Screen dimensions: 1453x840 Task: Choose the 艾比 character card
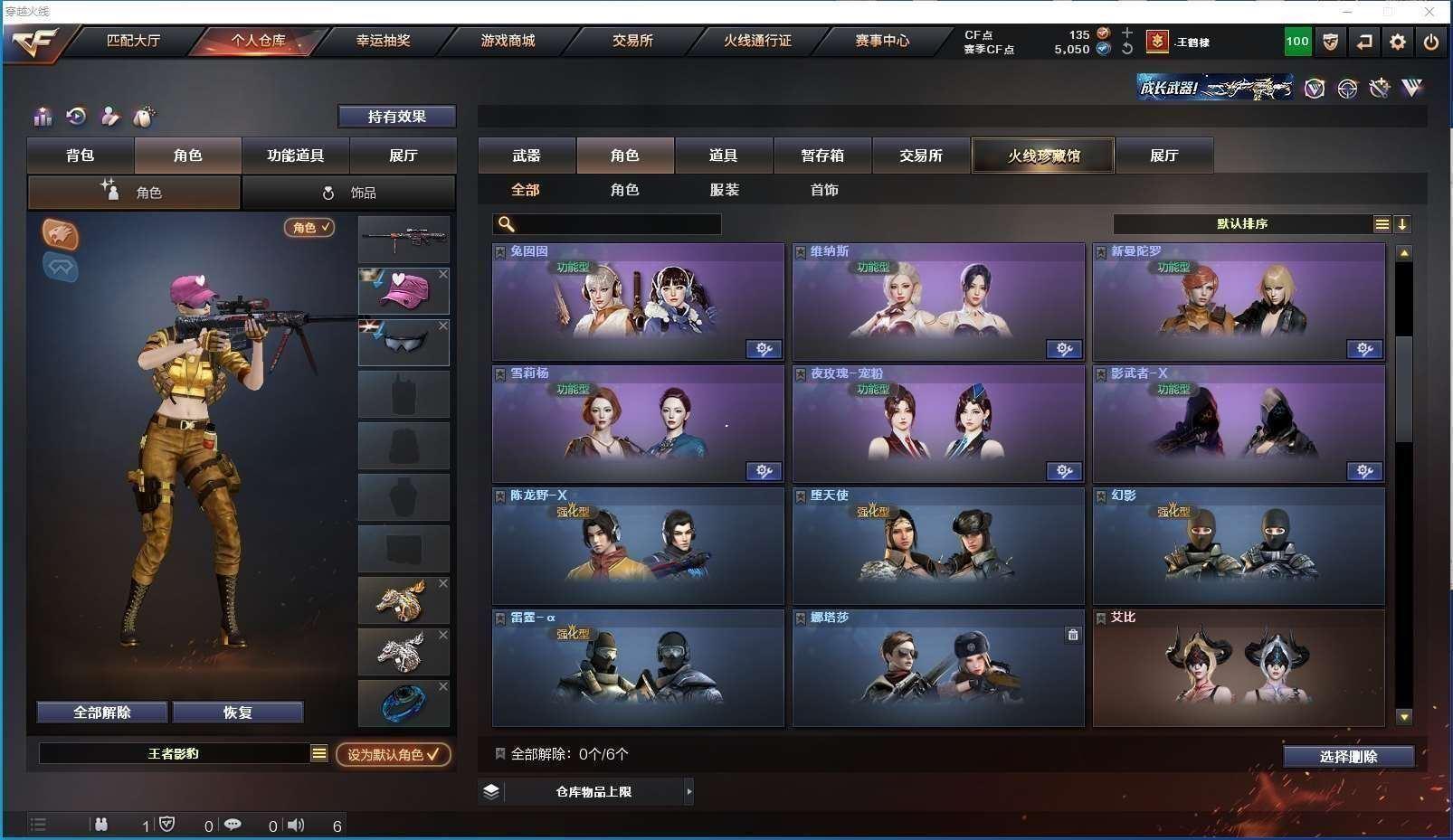[x=1238, y=669]
